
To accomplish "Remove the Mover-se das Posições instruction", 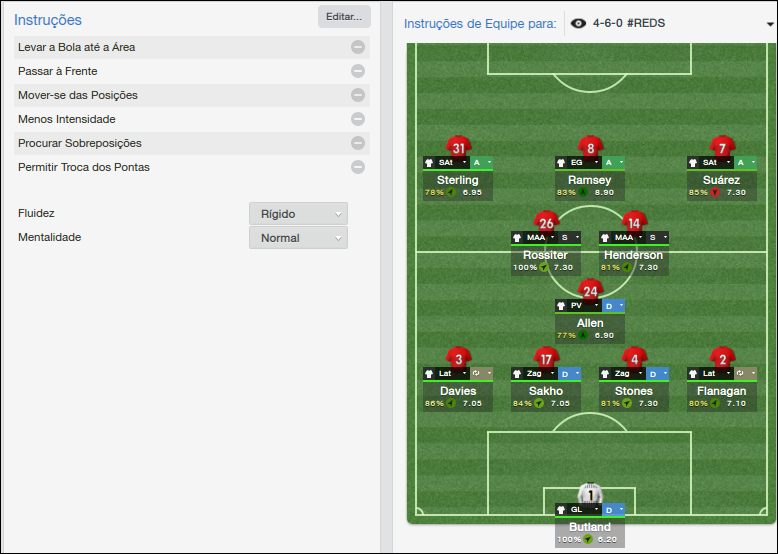I will tap(357, 95).
